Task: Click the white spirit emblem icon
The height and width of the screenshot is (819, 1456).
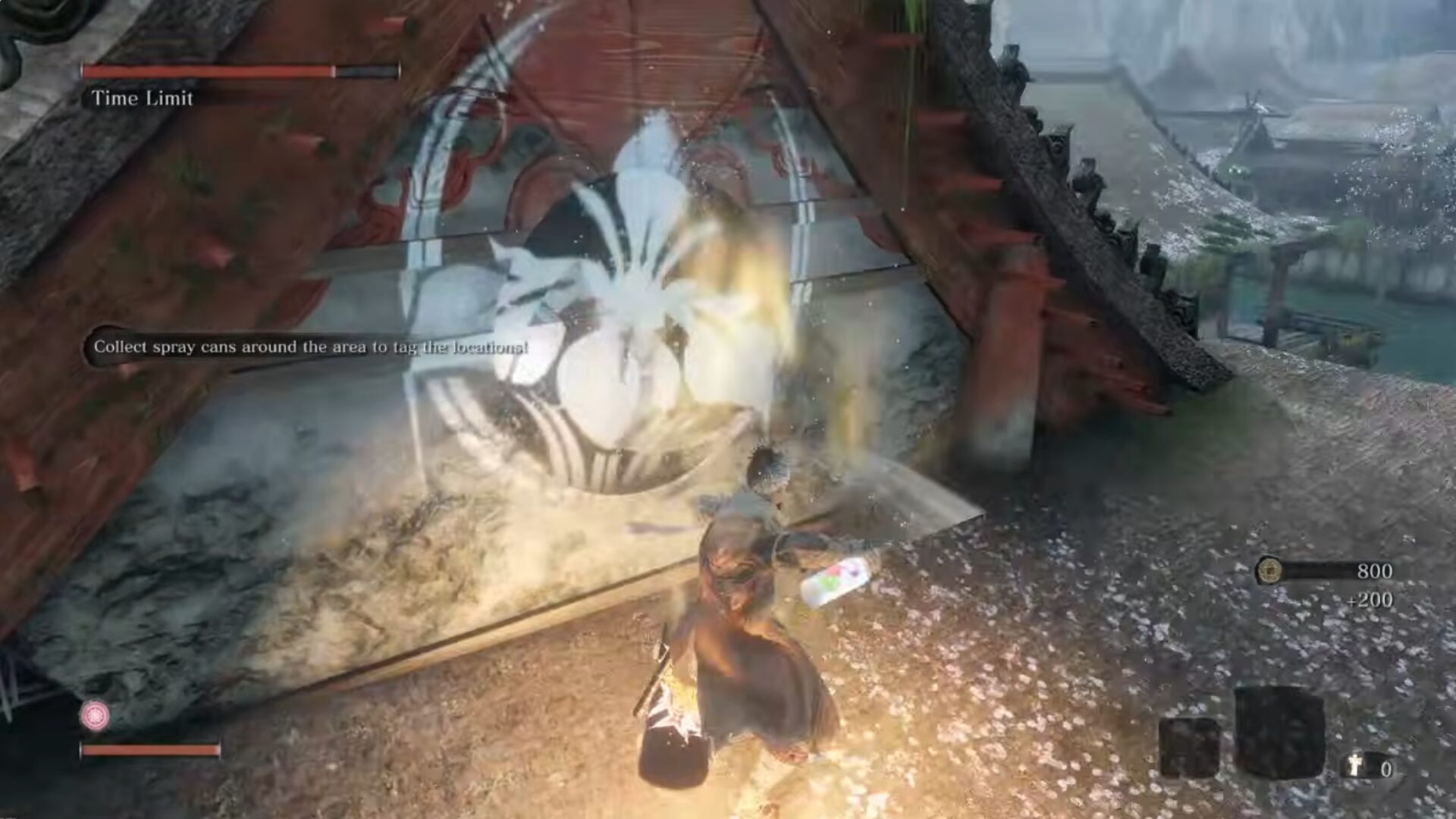Action: click(x=1356, y=767)
